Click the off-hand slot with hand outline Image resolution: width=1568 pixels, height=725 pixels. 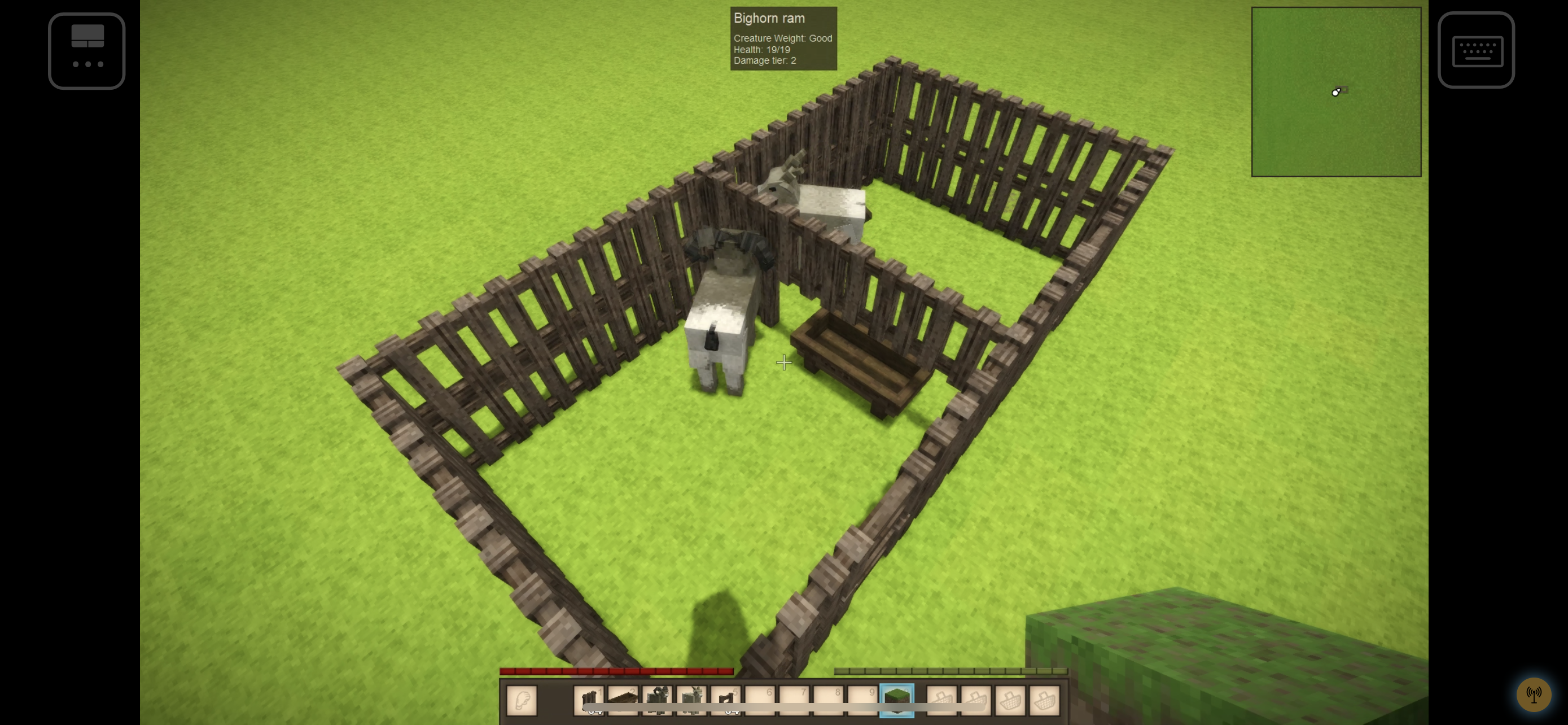click(x=522, y=700)
